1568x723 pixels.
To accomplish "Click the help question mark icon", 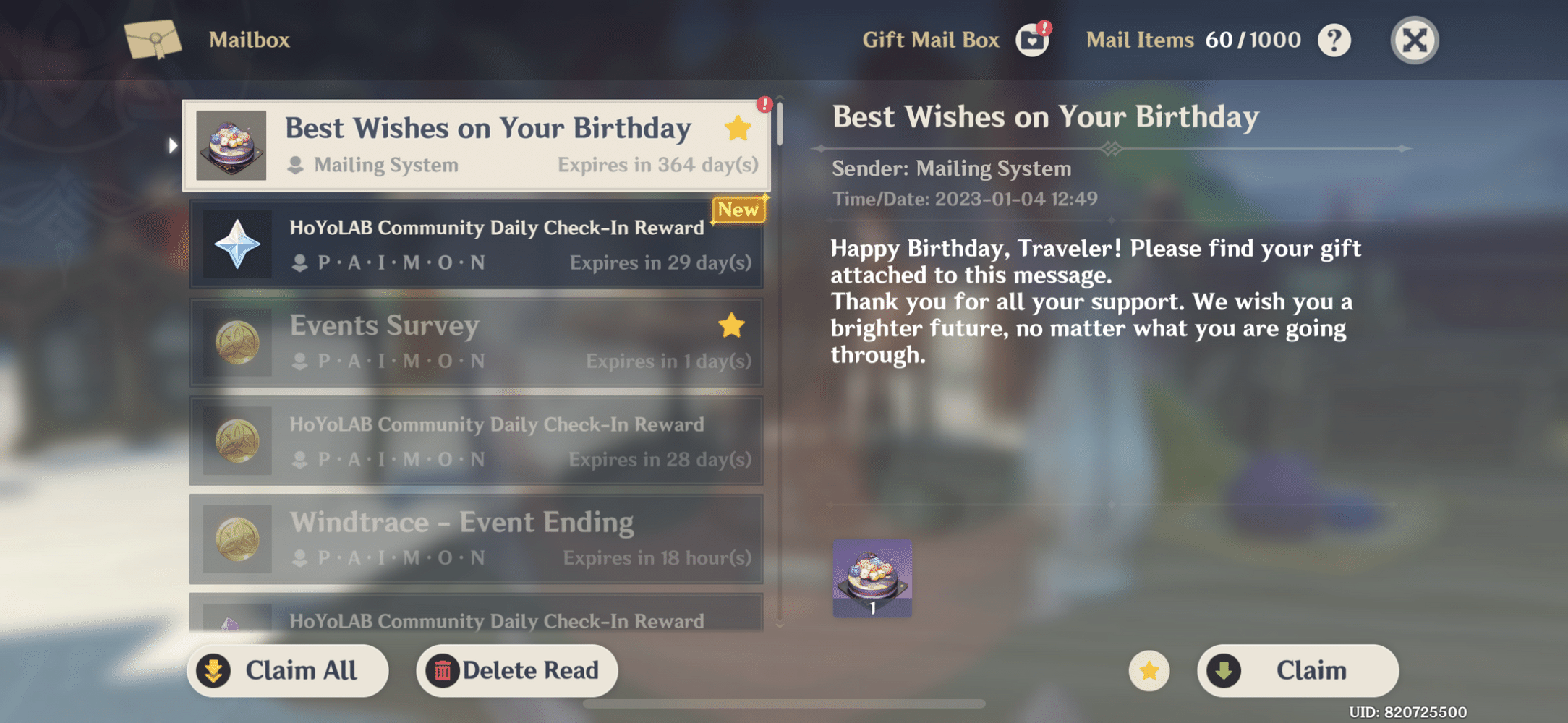I will pos(1334,40).
